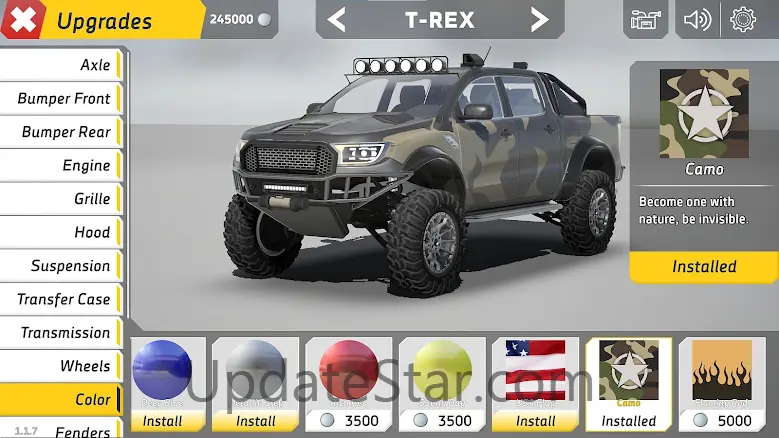Open the camera view mode
779x438 pixels.
coord(646,19)
